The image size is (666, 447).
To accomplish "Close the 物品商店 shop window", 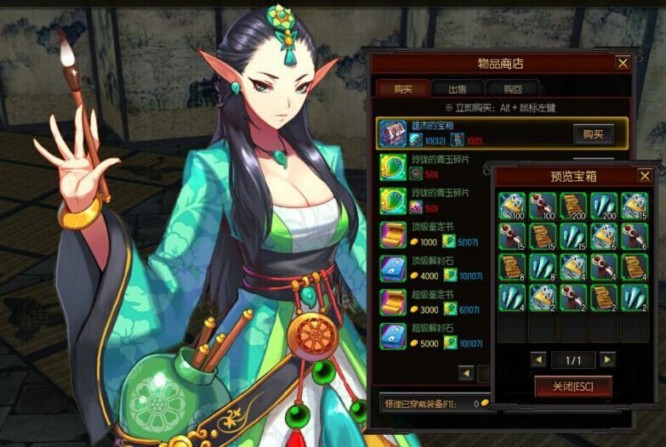I will [x=623, y=63].
